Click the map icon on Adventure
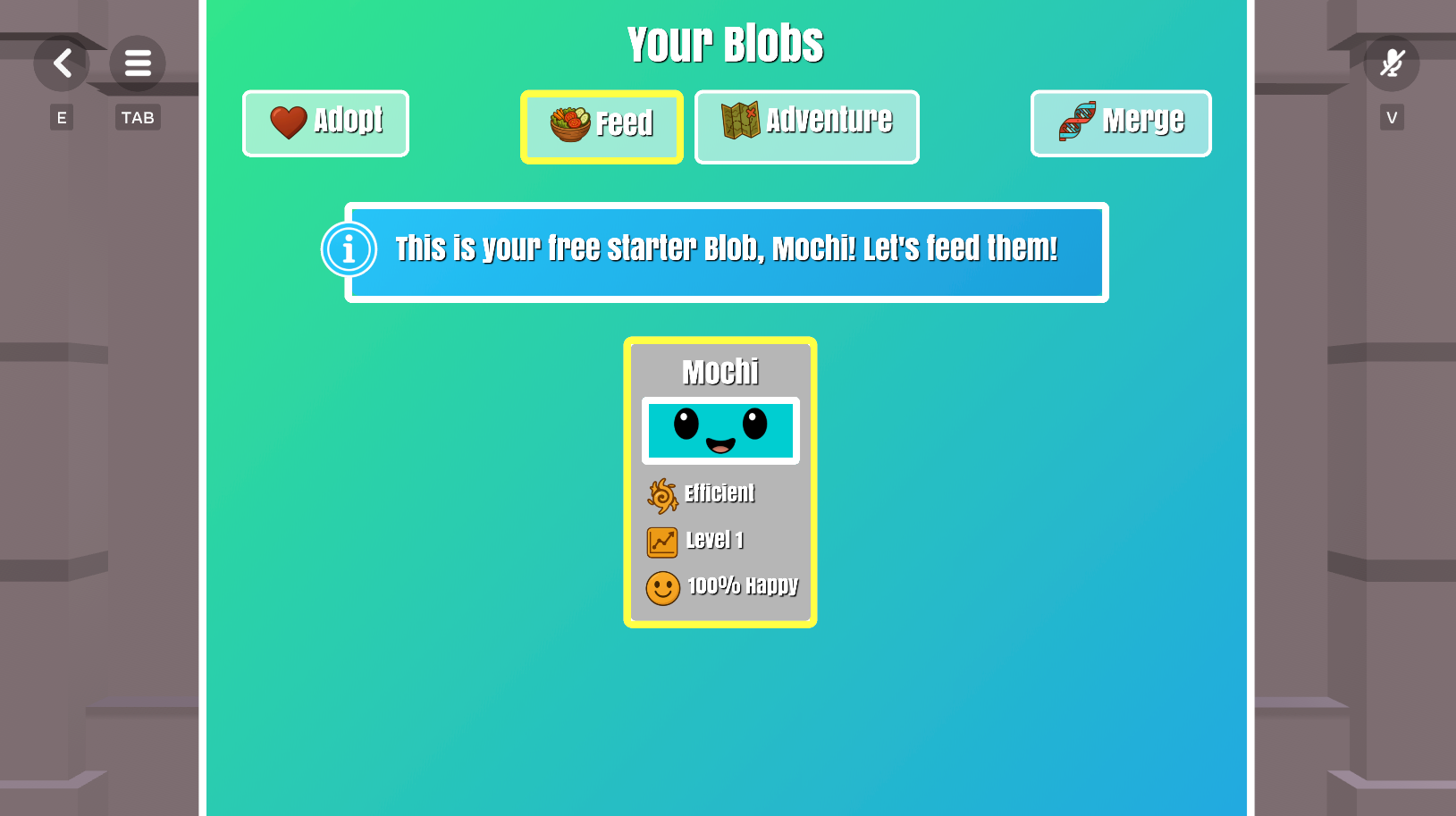1456x816 pixels. (x=741, y=119)
